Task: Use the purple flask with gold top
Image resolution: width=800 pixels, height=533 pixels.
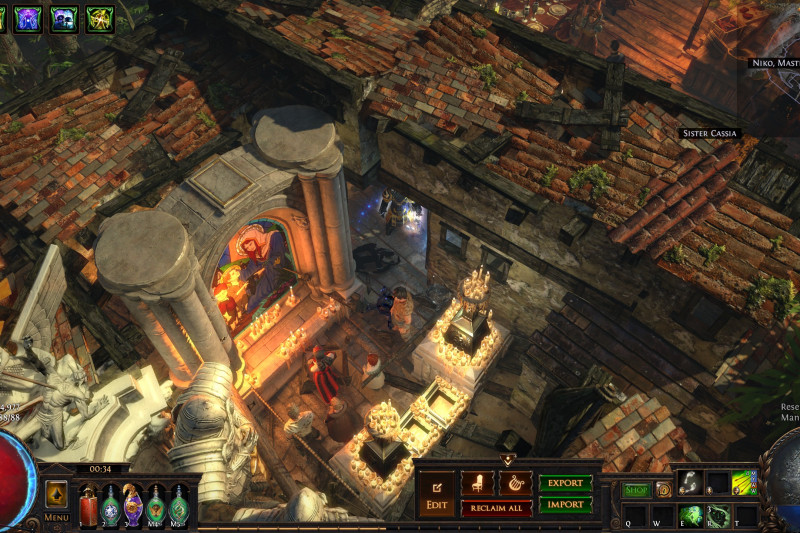Action: pos(133,503)
